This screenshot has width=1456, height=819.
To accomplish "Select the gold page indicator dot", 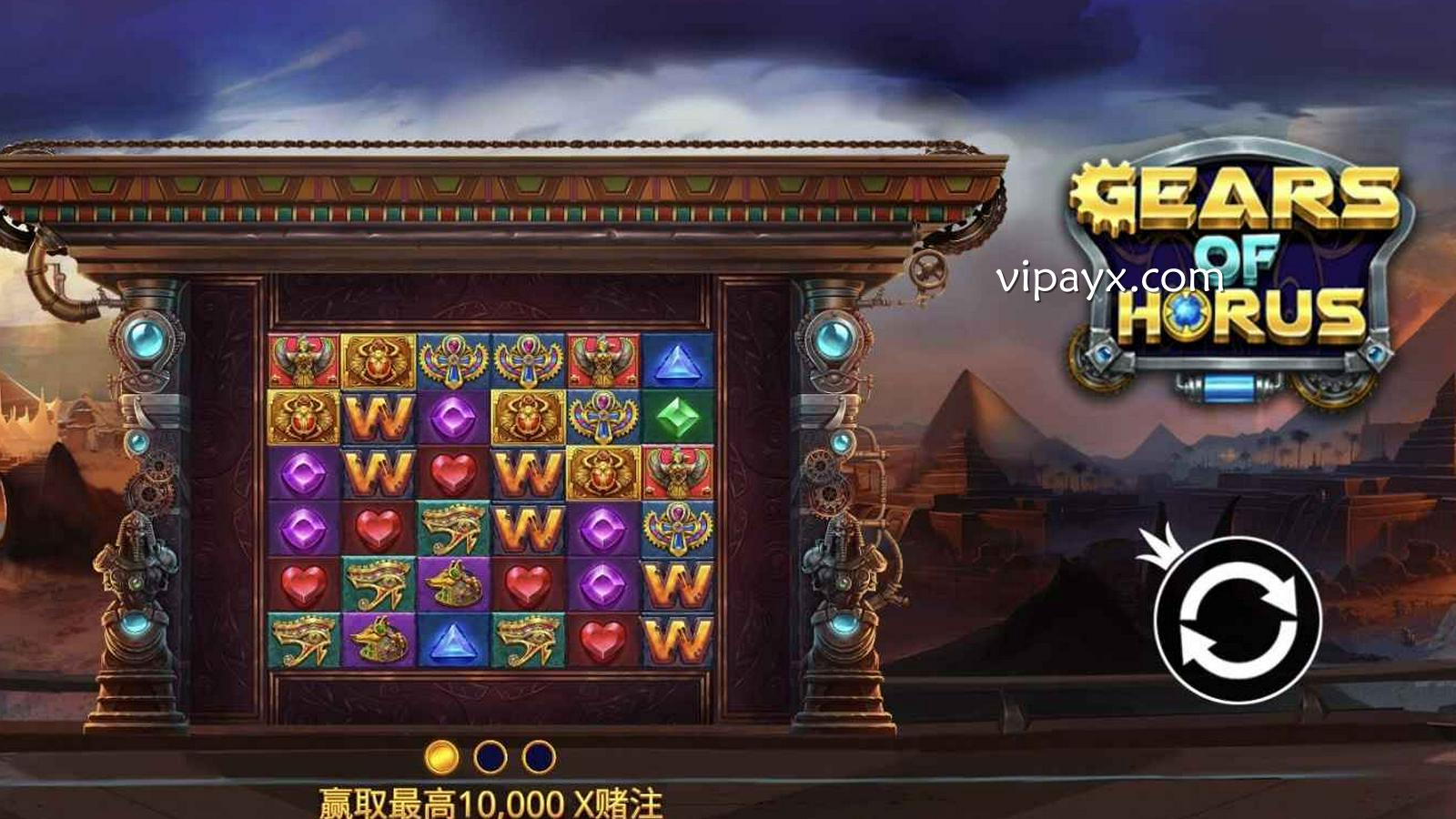I will coord(441,757).
